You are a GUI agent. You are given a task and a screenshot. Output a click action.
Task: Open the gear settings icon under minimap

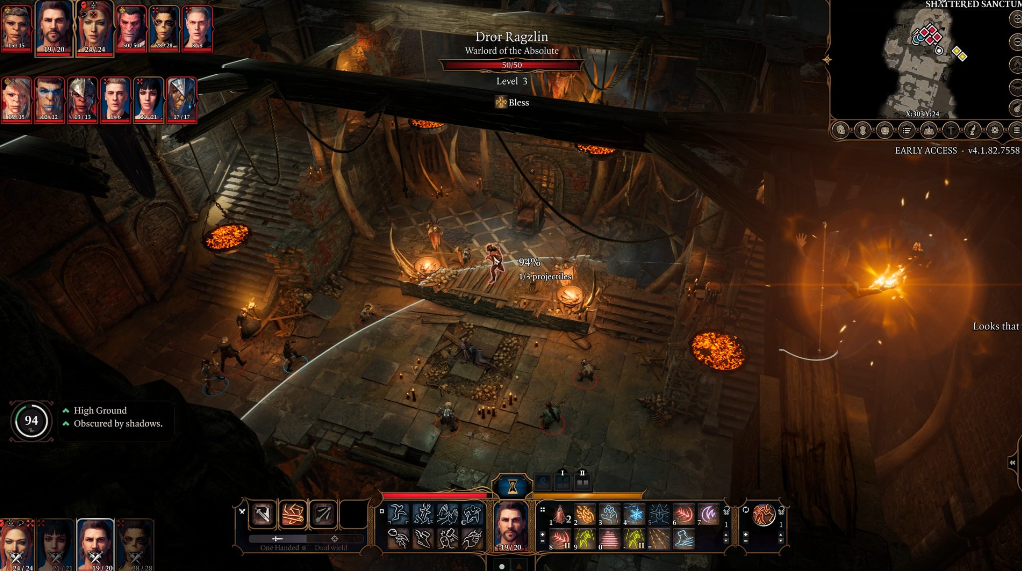pos(994,130)
